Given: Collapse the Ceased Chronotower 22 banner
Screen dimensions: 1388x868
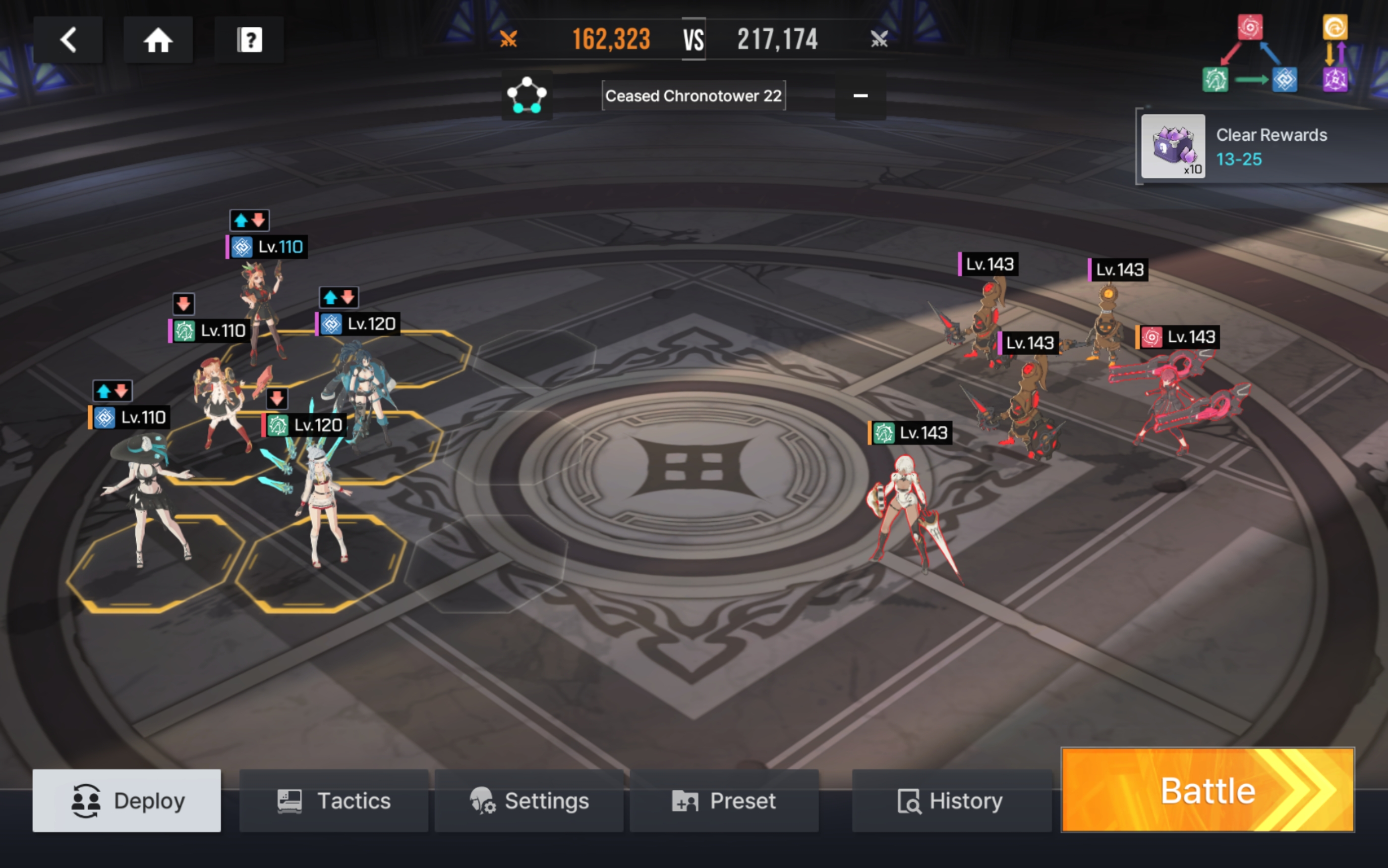Looking at the screenshot, I should coord(860,96).
